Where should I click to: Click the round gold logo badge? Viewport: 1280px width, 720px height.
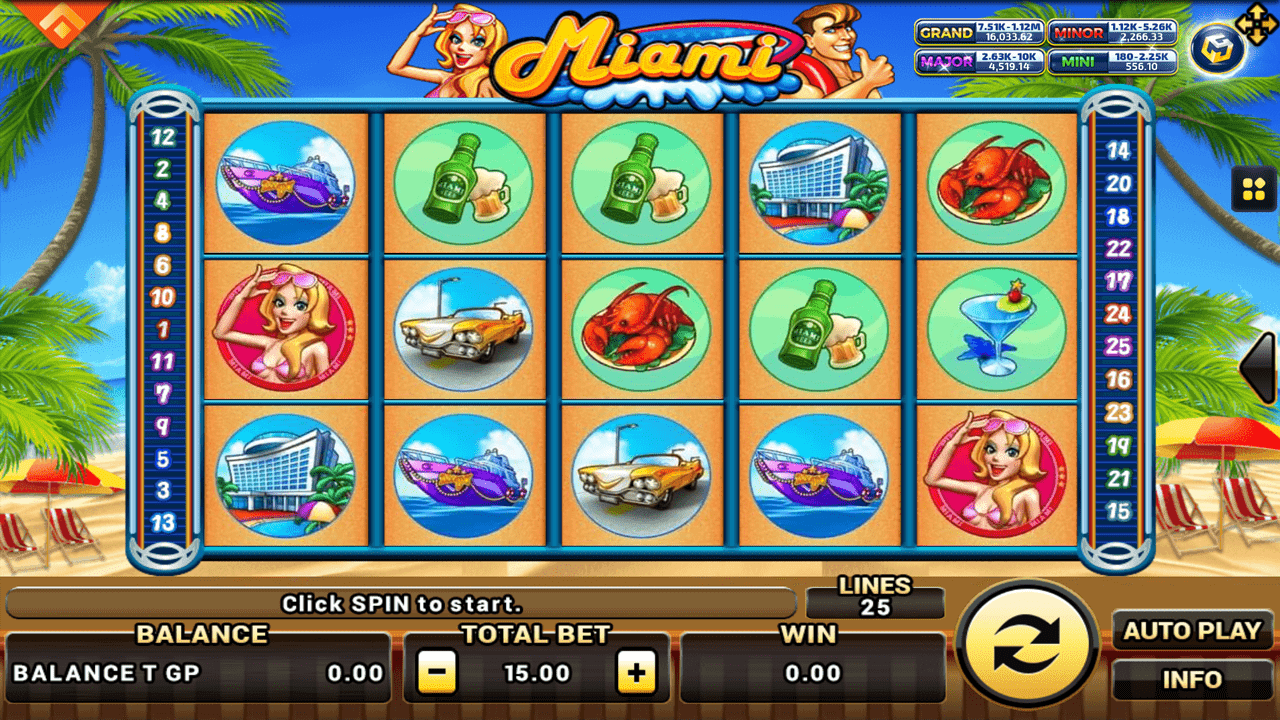point(1216,50)
